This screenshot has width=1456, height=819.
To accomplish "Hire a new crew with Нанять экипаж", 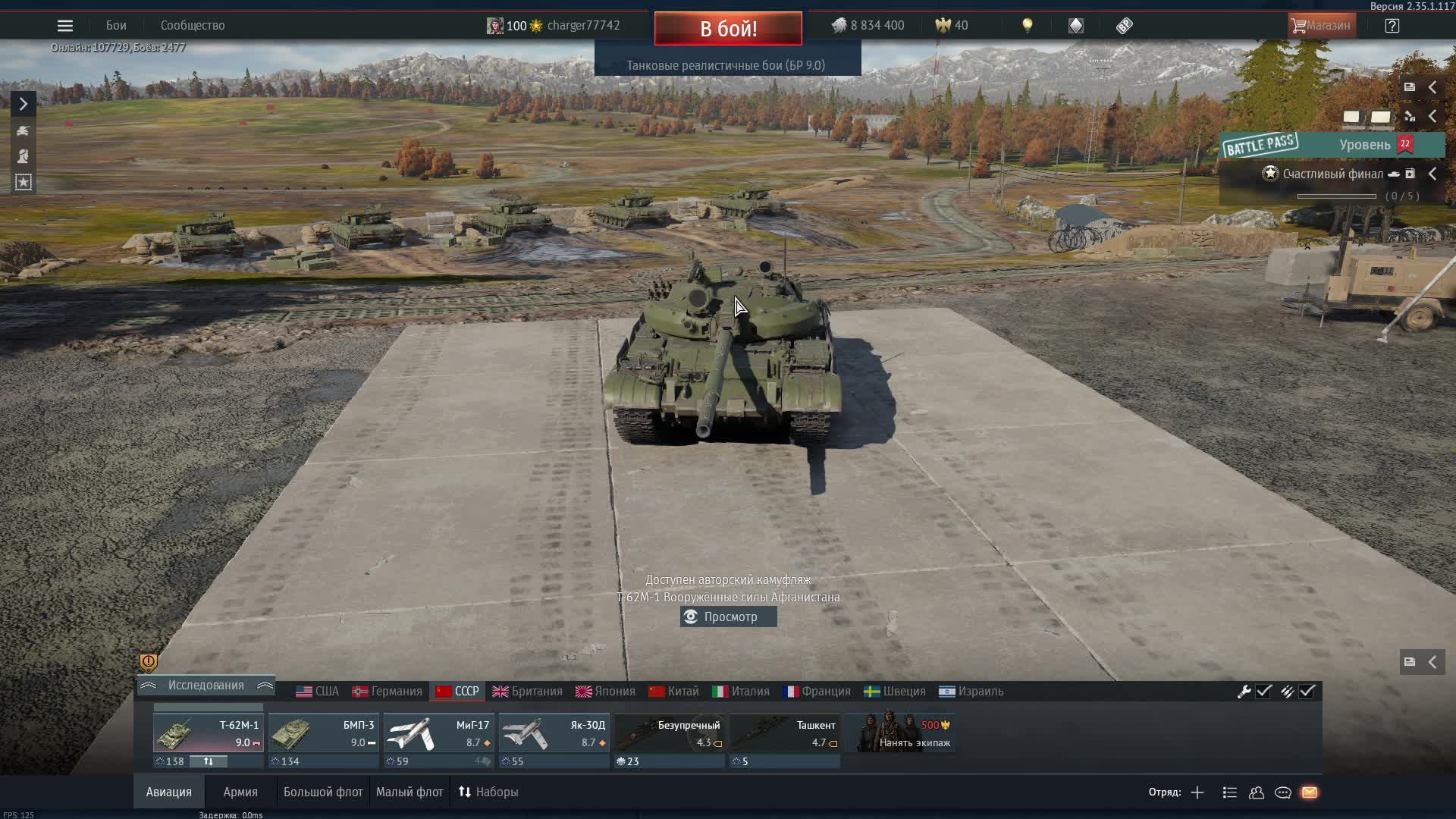I will (x=904, y=733).
